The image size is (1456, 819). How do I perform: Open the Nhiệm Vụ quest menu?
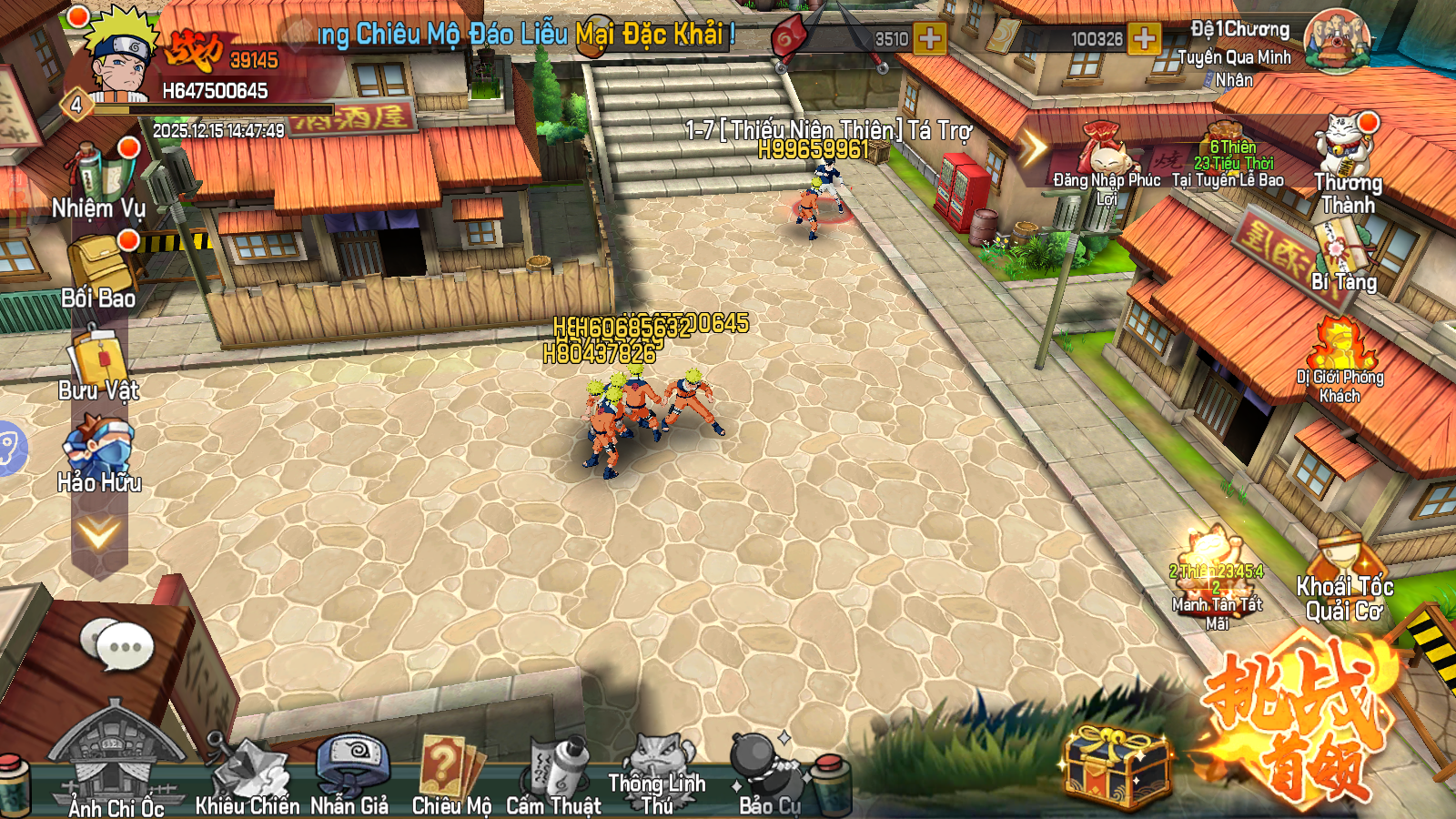98,182
